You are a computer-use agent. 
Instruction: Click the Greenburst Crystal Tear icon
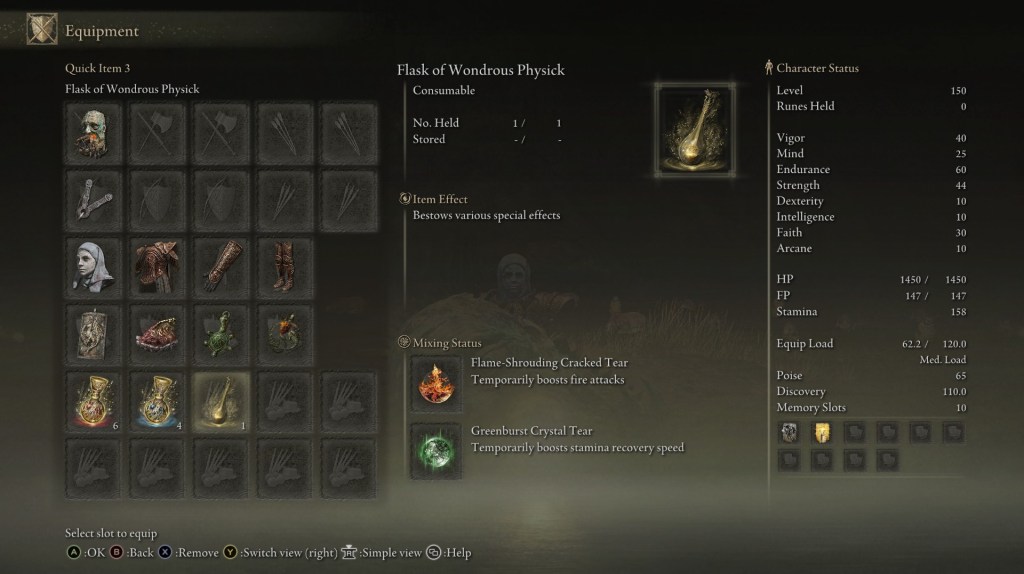coord(435,450)
